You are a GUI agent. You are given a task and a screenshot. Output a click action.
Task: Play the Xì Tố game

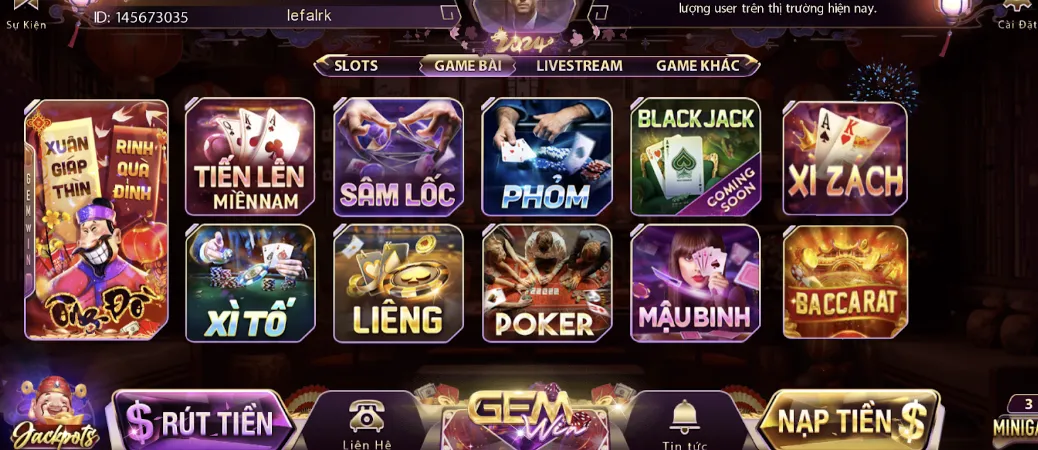250,283
